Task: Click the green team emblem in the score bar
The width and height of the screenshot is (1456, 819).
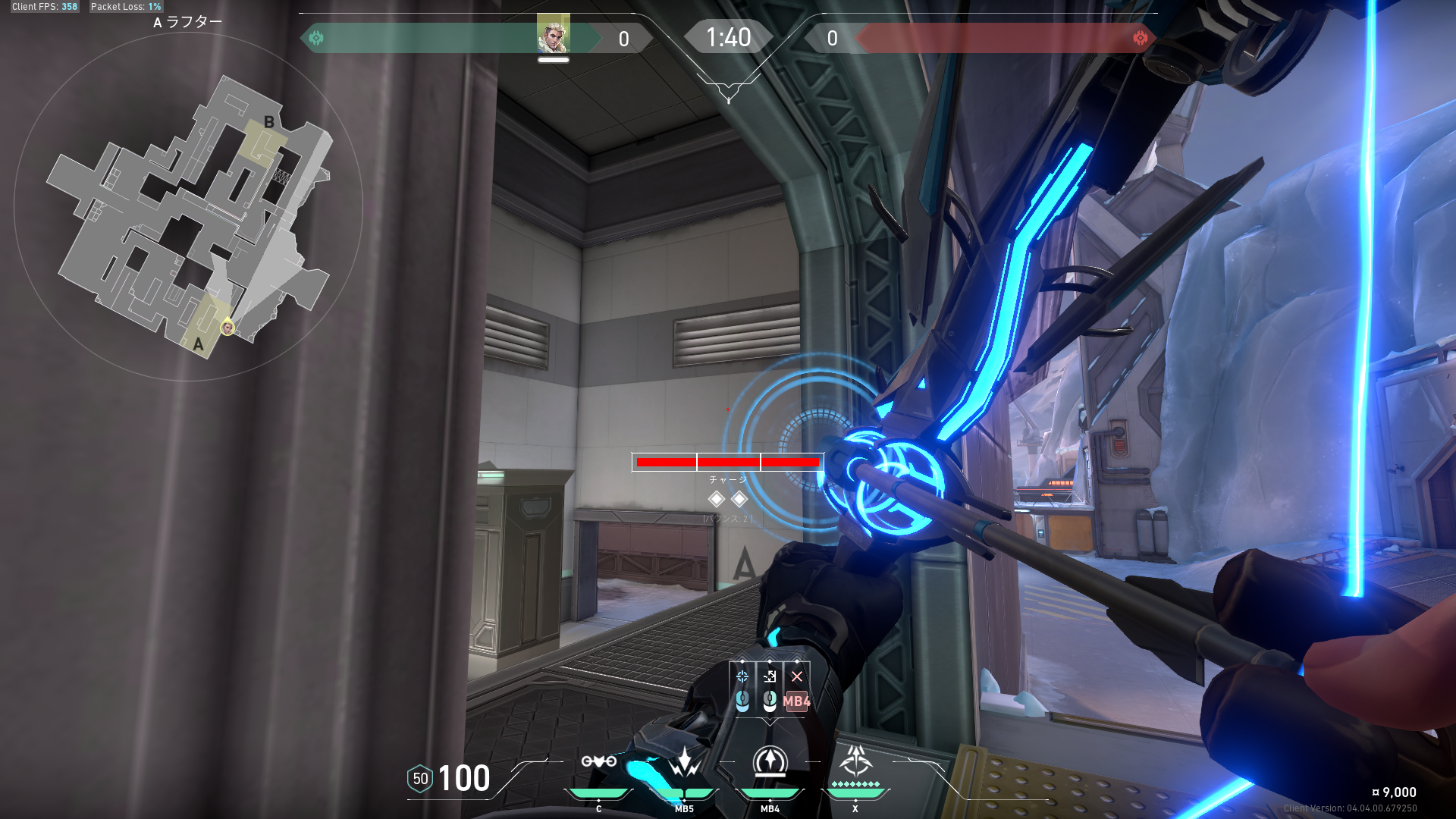Action: (x=316, y=38)
